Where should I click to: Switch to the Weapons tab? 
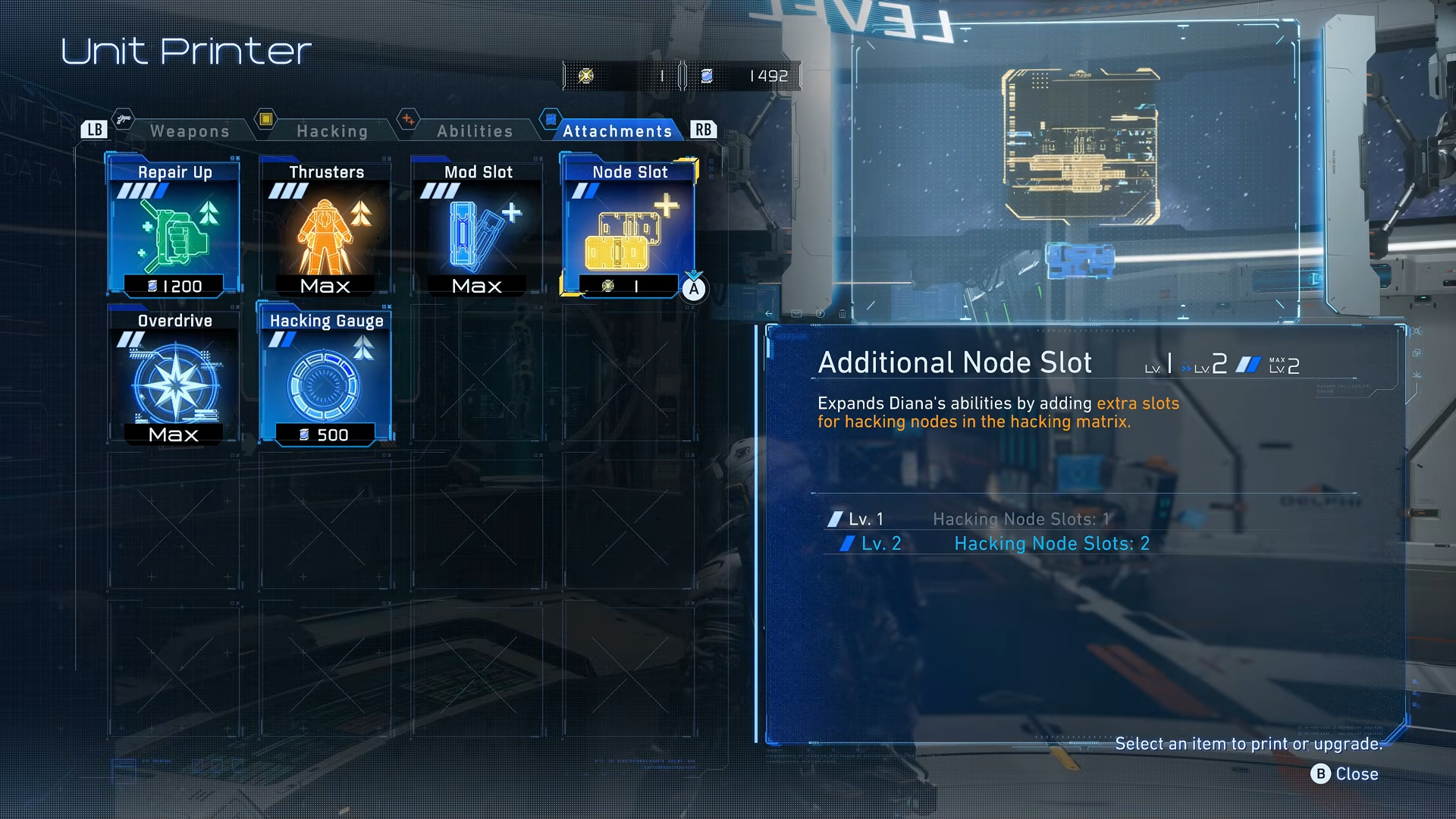click(190, 131)
